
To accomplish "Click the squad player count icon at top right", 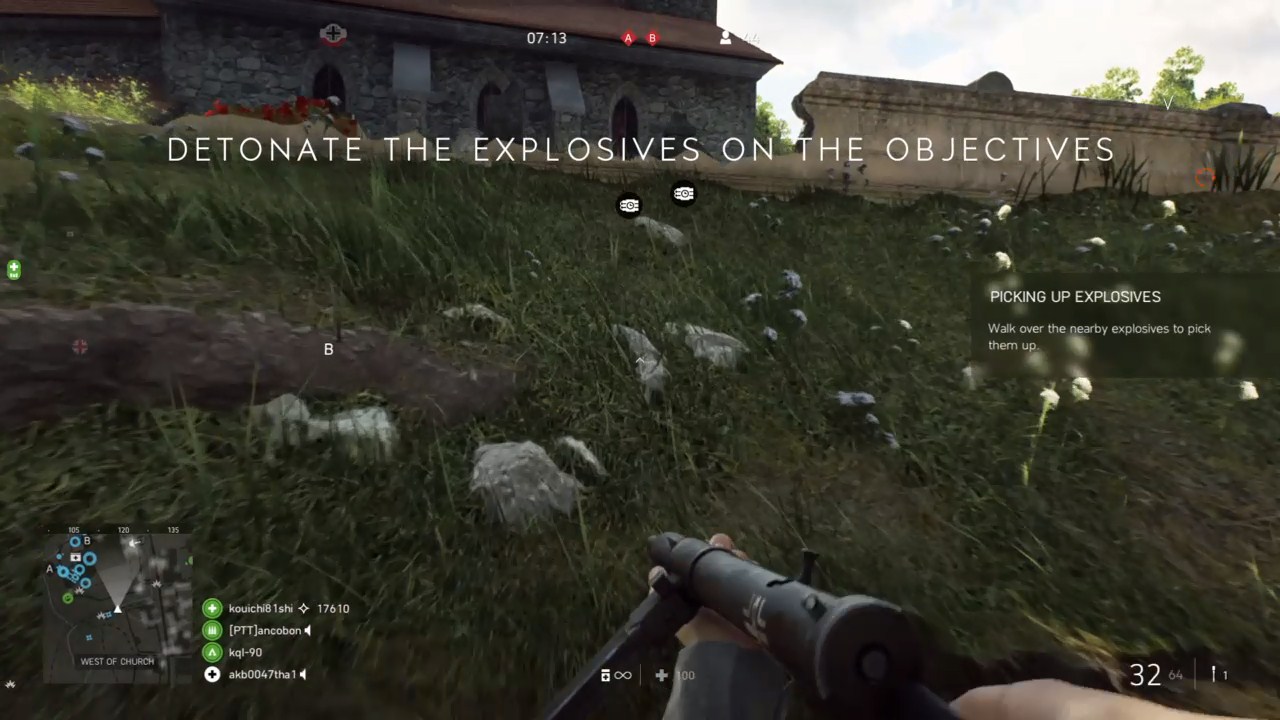I will click(725, 38).
